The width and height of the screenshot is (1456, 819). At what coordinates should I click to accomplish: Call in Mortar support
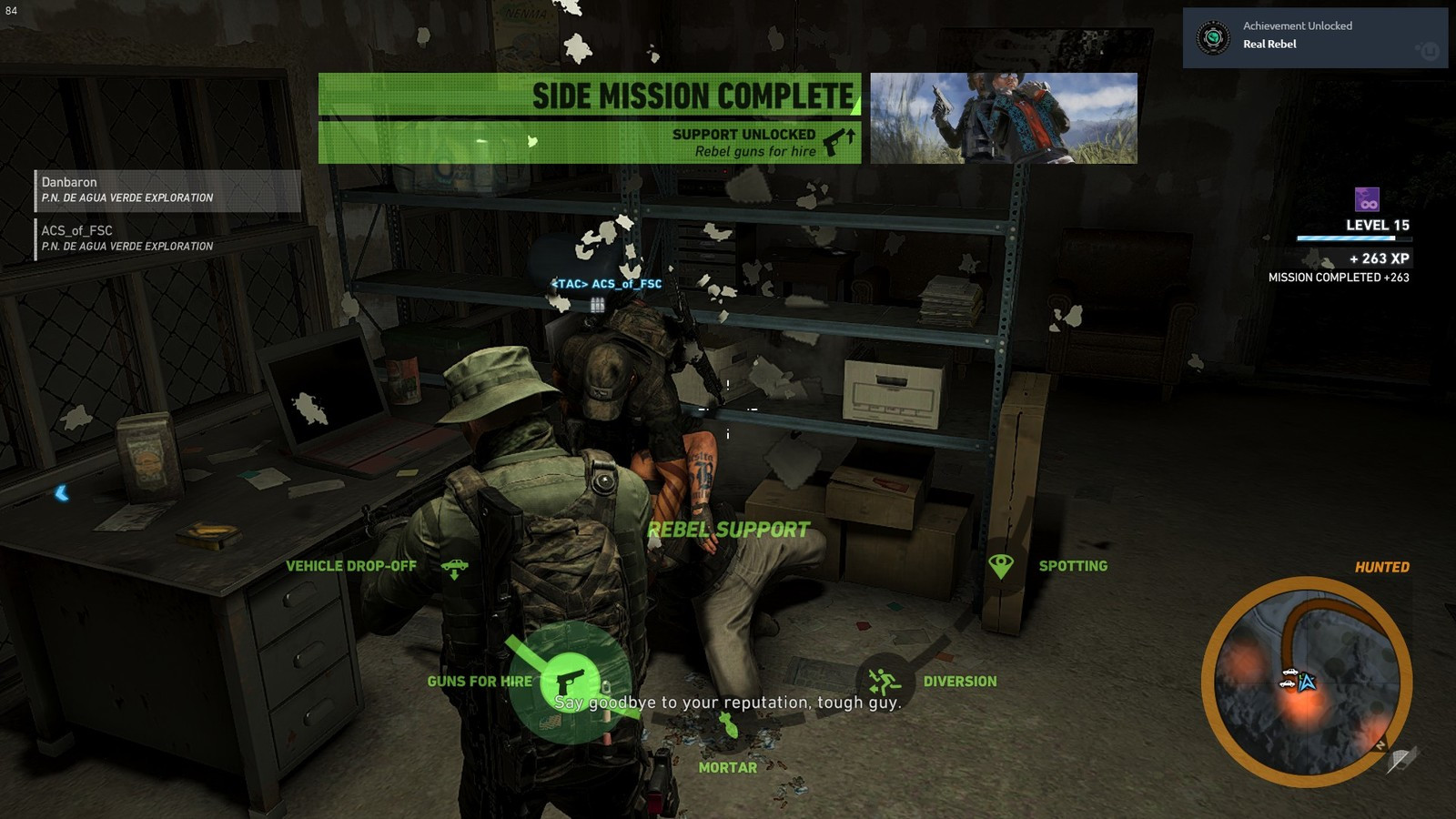point(728,726)
